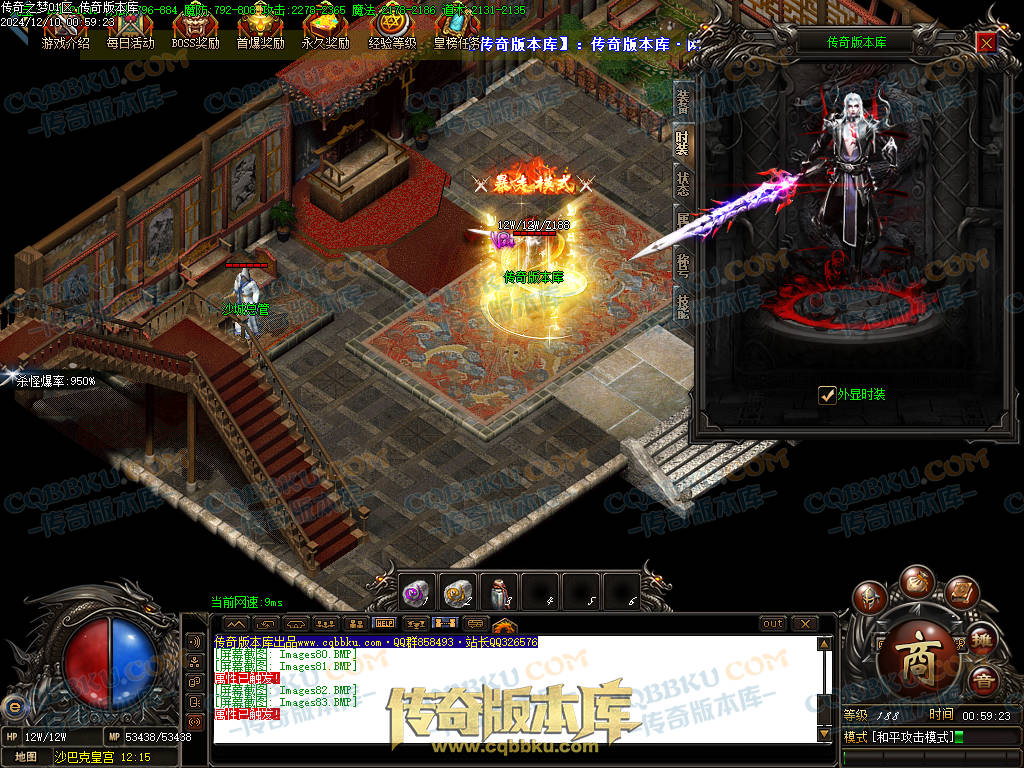Open the 状态 status tab

coord(683,184)
